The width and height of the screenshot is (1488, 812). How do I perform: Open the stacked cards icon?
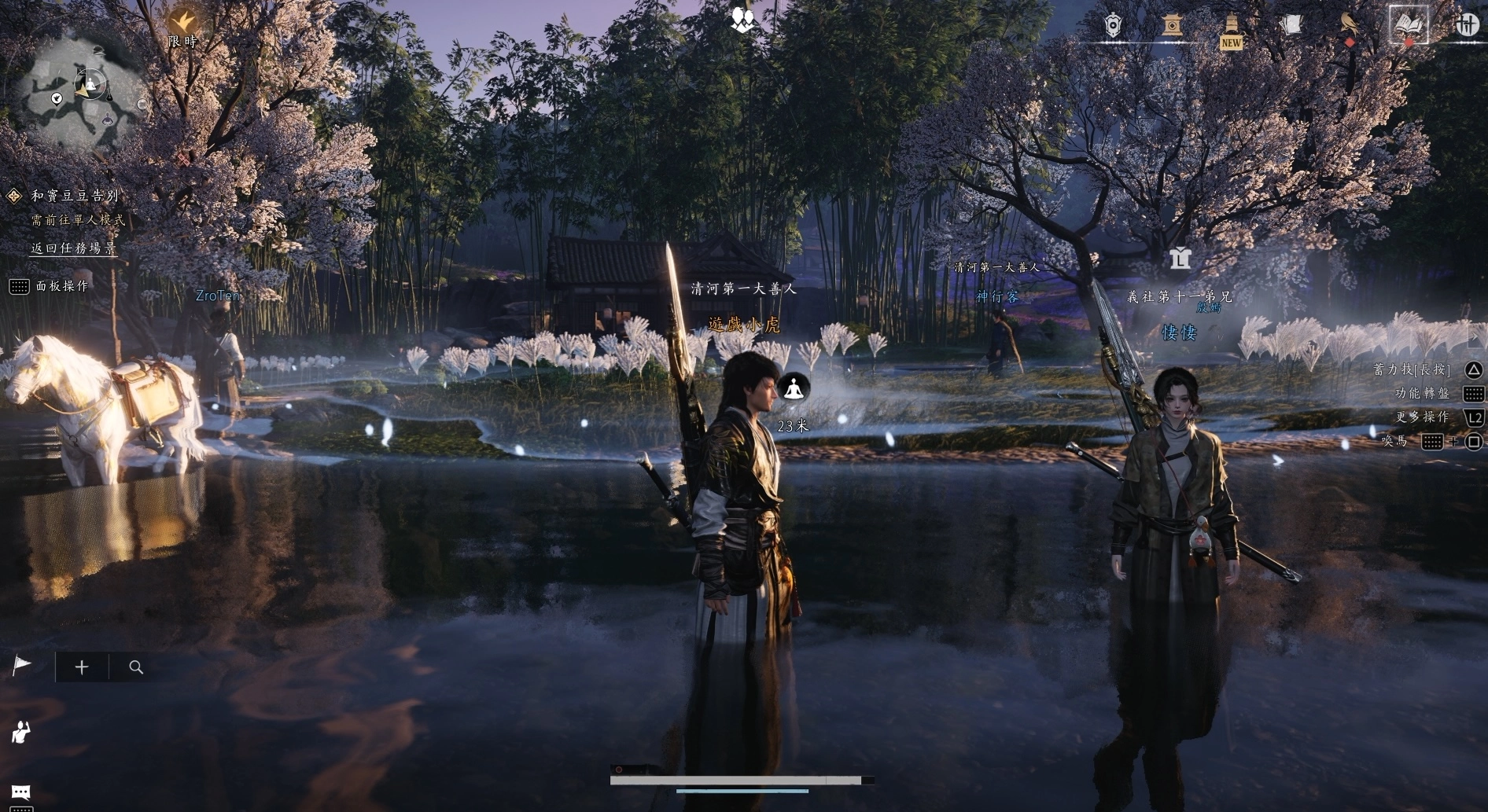point(1290,26)
